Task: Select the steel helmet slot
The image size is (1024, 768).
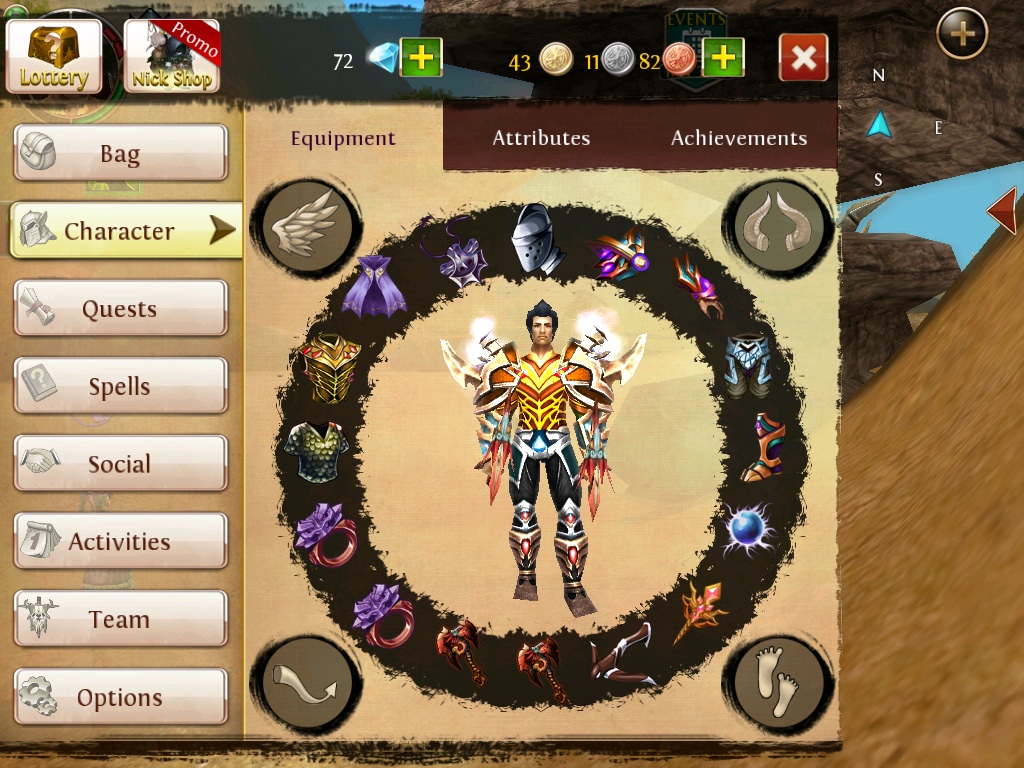Action: coord(538,238)
